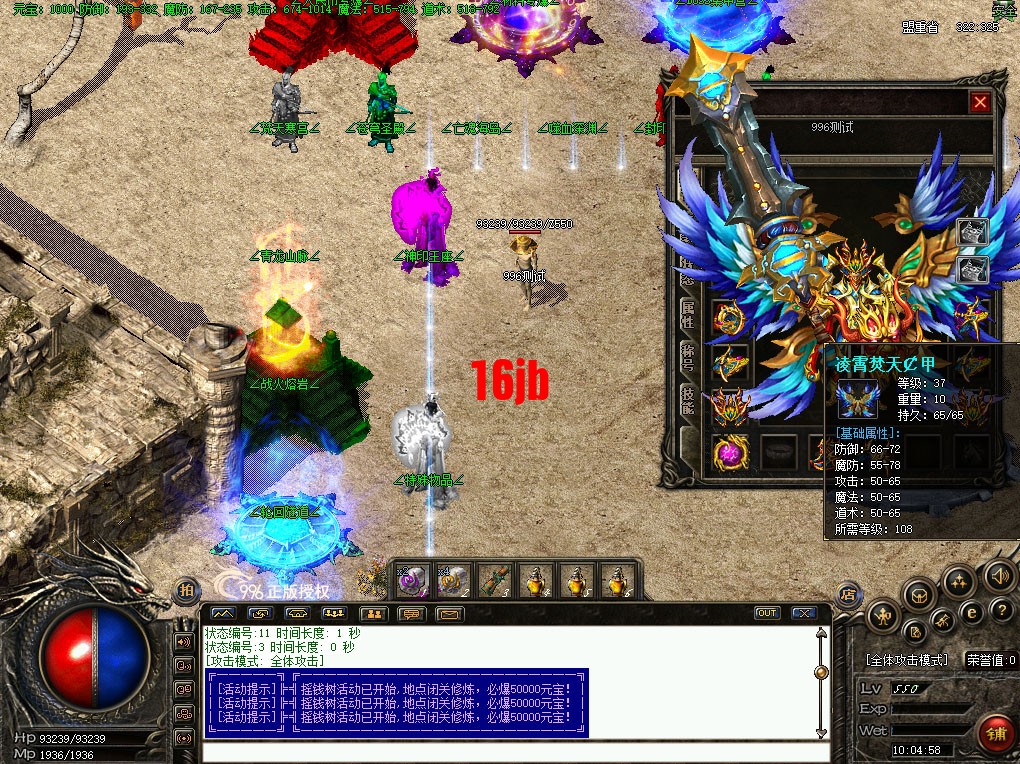The width and height of the screenshot is (1020, 764).
Task: Select the purple orb equipment slot
Action: (x=729, y=452)
